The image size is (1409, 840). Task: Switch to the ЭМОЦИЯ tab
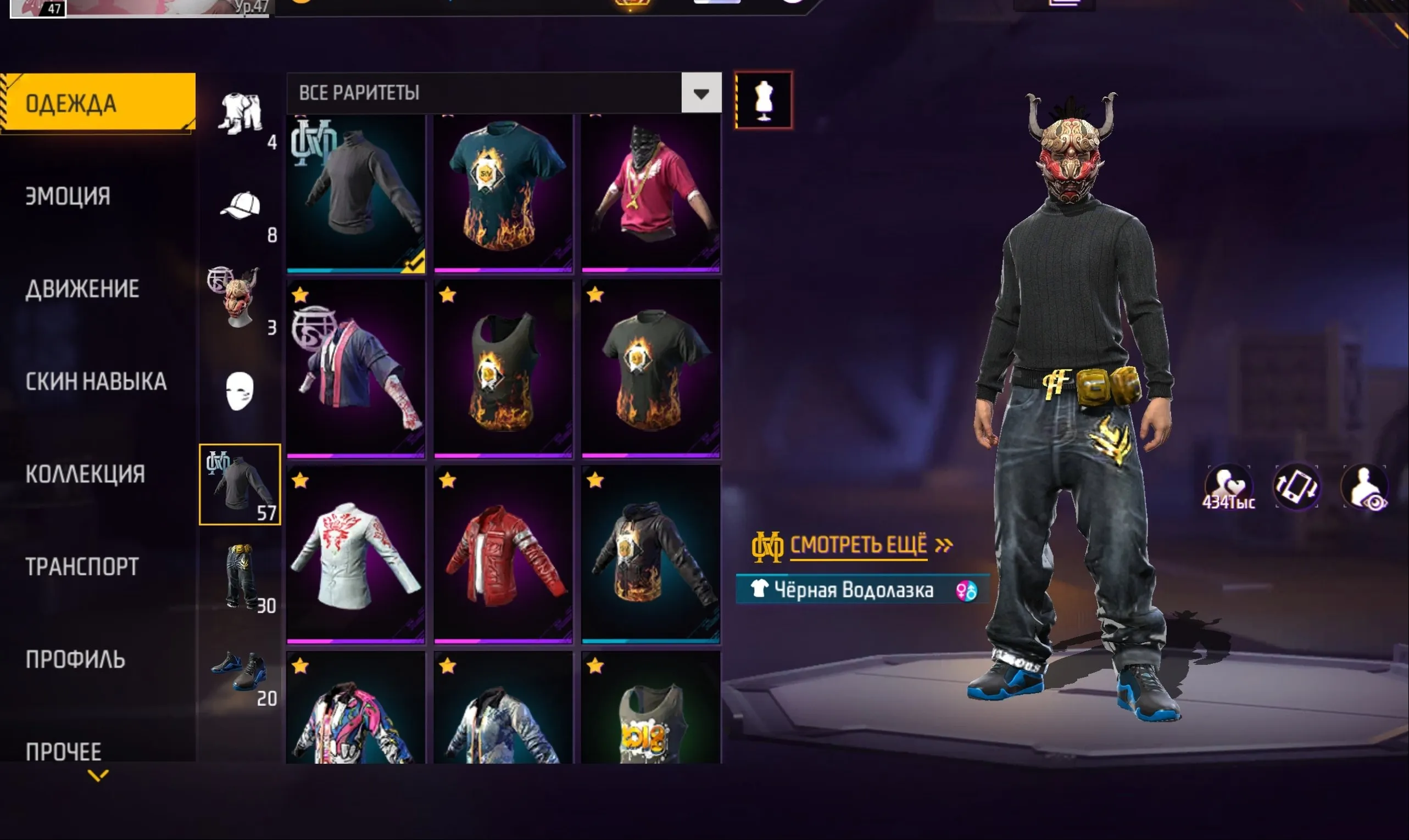click(x=67, y=197)
